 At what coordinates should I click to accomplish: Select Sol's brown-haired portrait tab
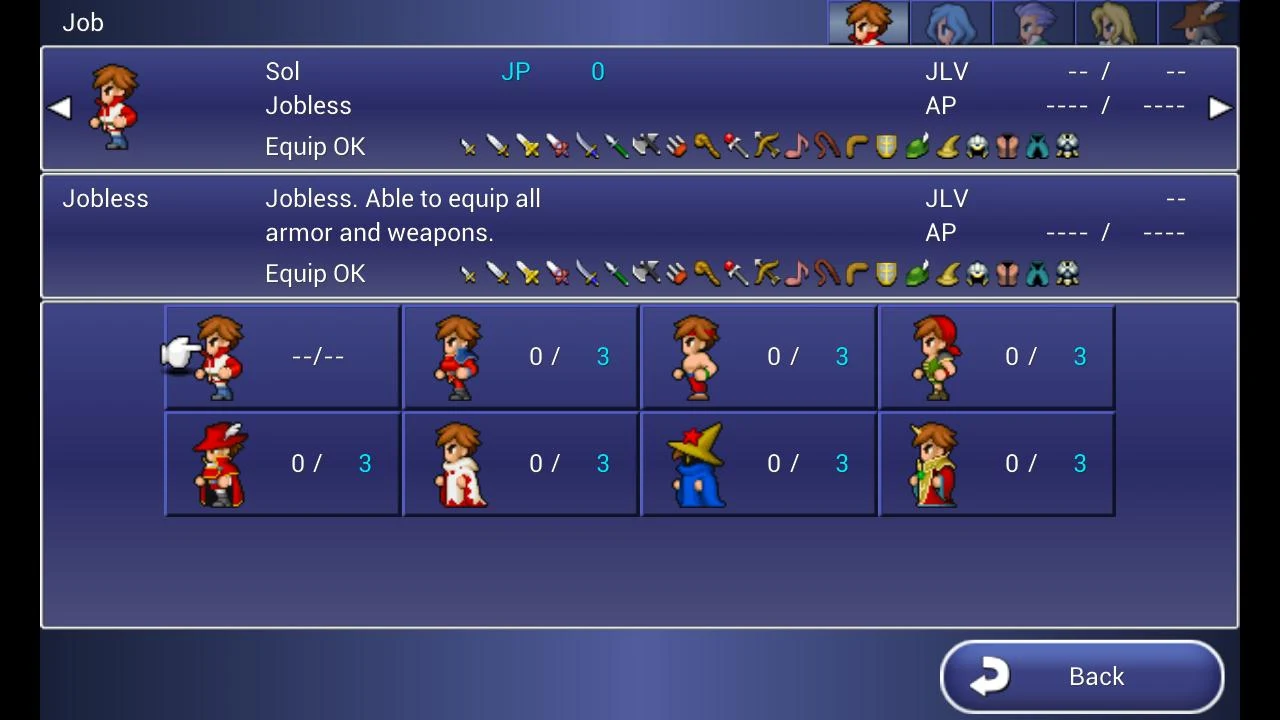click(868, 23)
